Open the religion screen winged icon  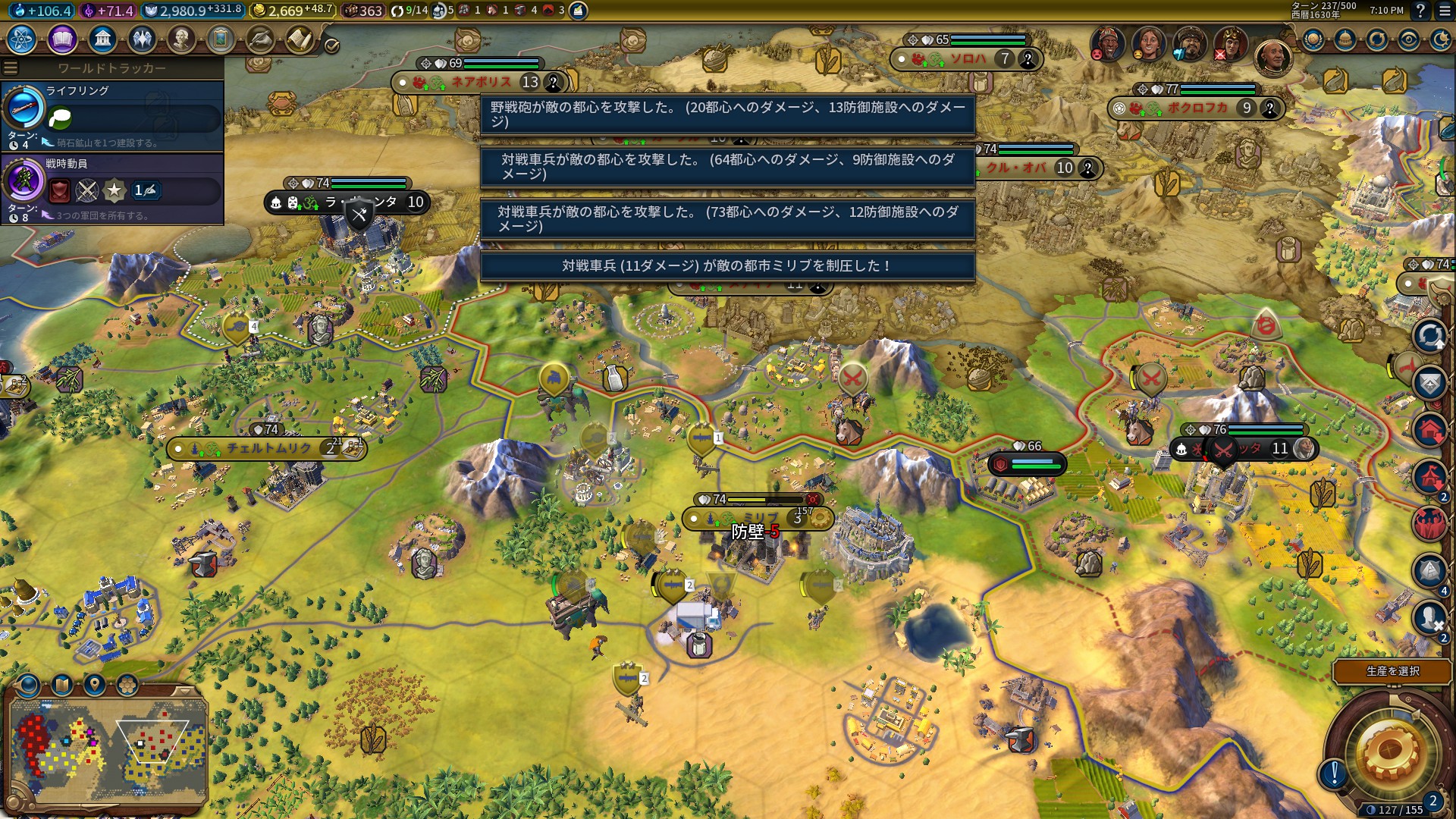click(142, 39)
